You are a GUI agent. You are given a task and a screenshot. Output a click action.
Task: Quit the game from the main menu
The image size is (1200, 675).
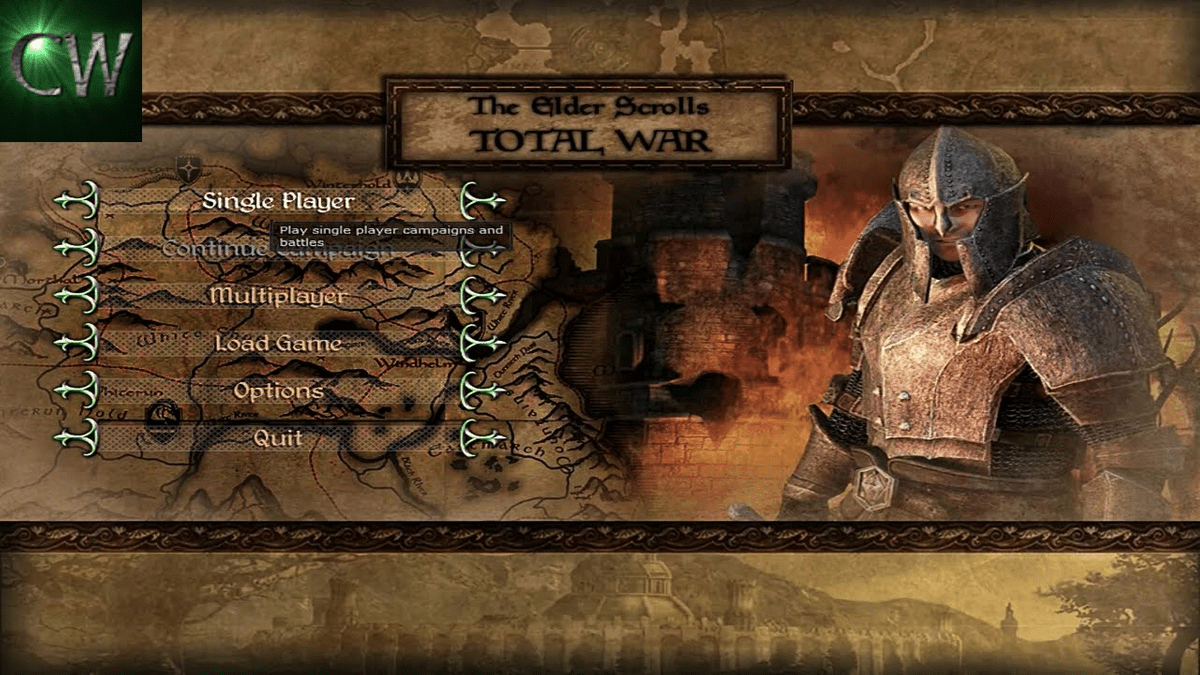tap(278, 437)
